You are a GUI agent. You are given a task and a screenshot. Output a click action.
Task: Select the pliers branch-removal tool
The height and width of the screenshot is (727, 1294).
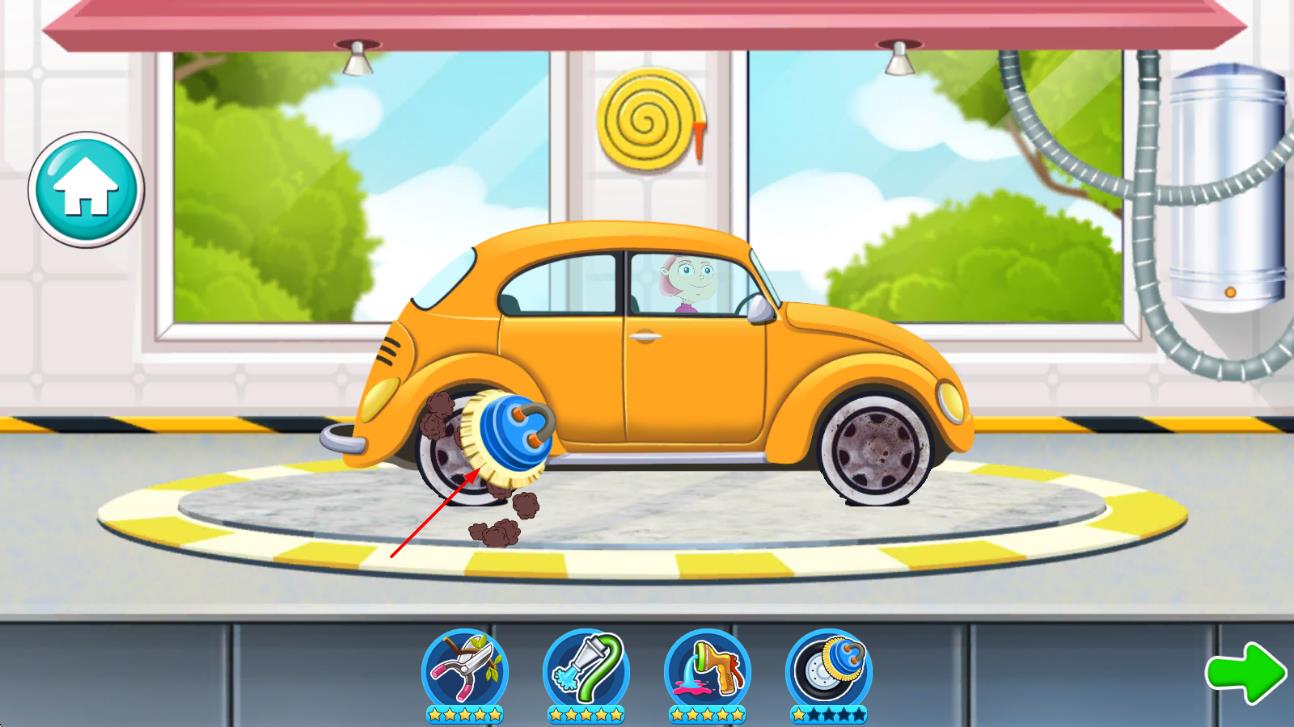(x=464, y=670)
